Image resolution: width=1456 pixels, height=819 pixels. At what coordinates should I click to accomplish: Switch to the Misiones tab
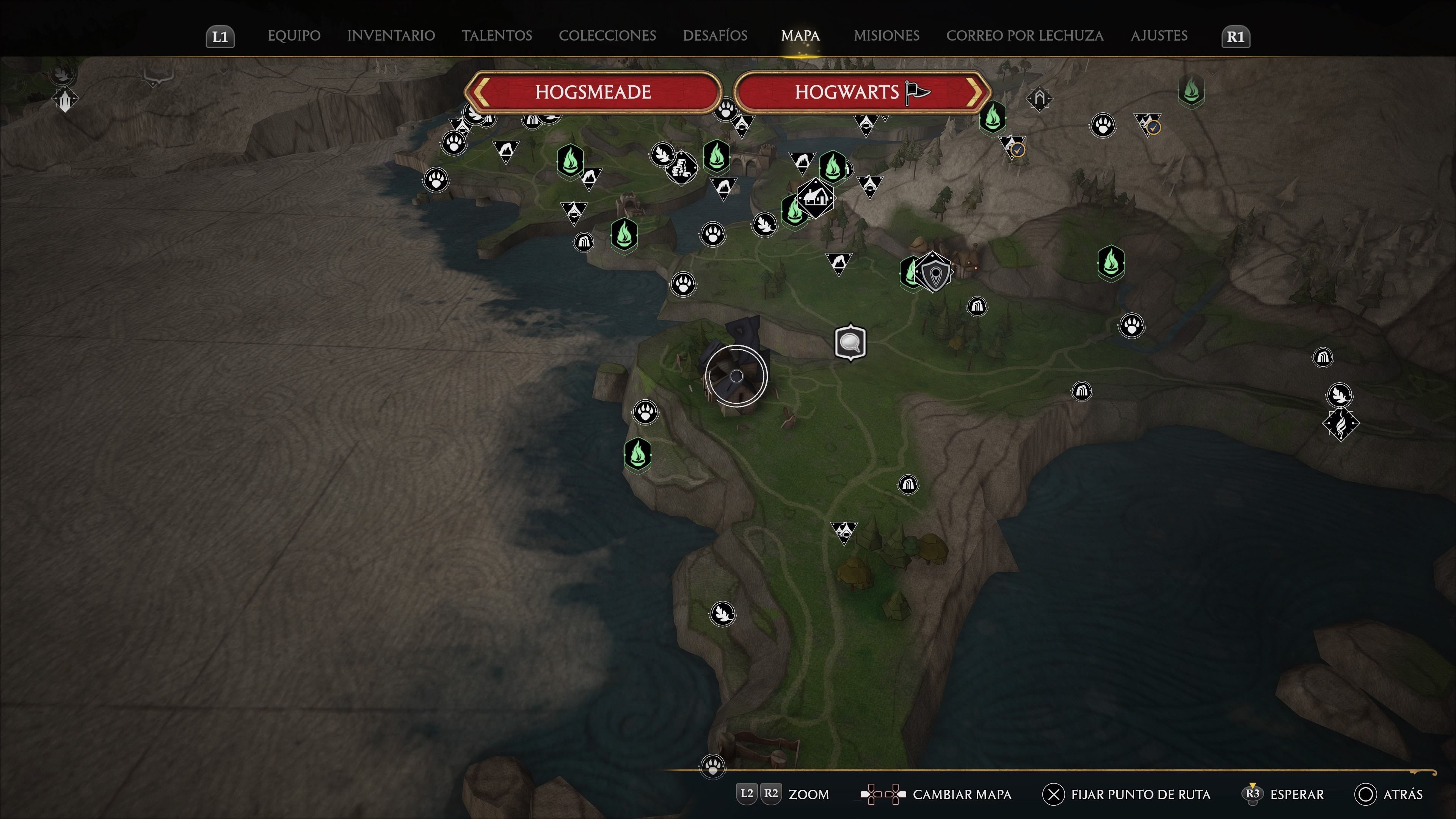[x=886, y=36]
